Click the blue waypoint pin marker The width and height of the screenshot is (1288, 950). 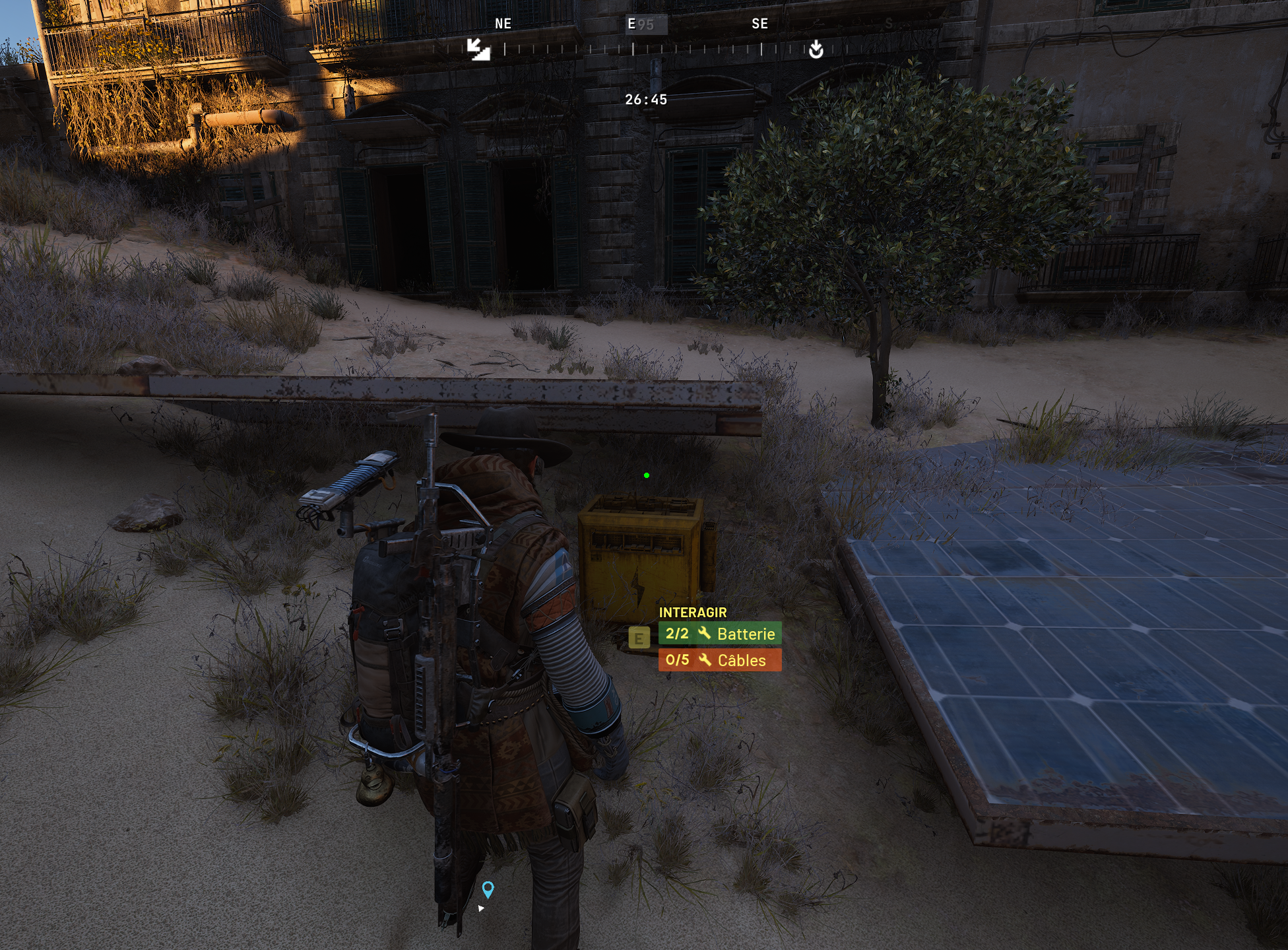pos(488,889)
